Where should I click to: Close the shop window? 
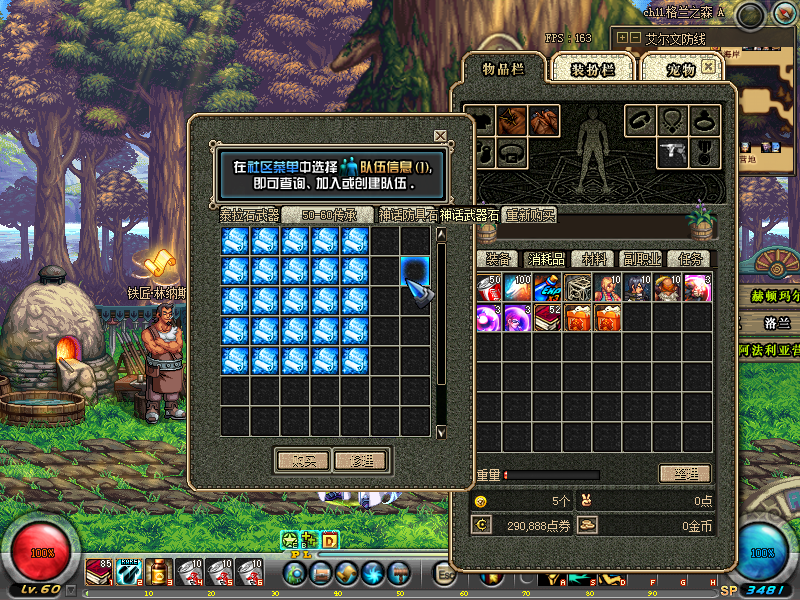click(440, 135)
